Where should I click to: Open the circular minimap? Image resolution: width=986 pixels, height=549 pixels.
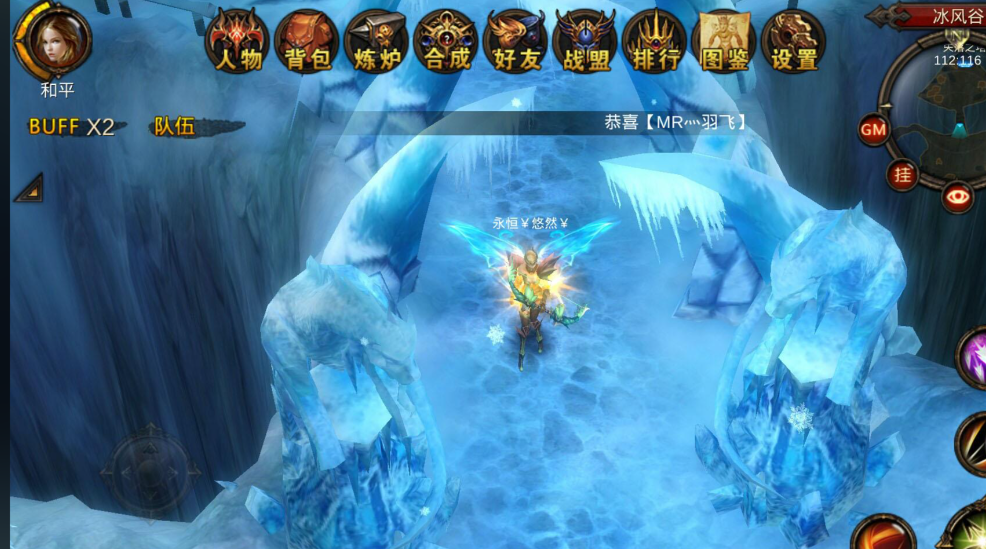tap(945, 110)
